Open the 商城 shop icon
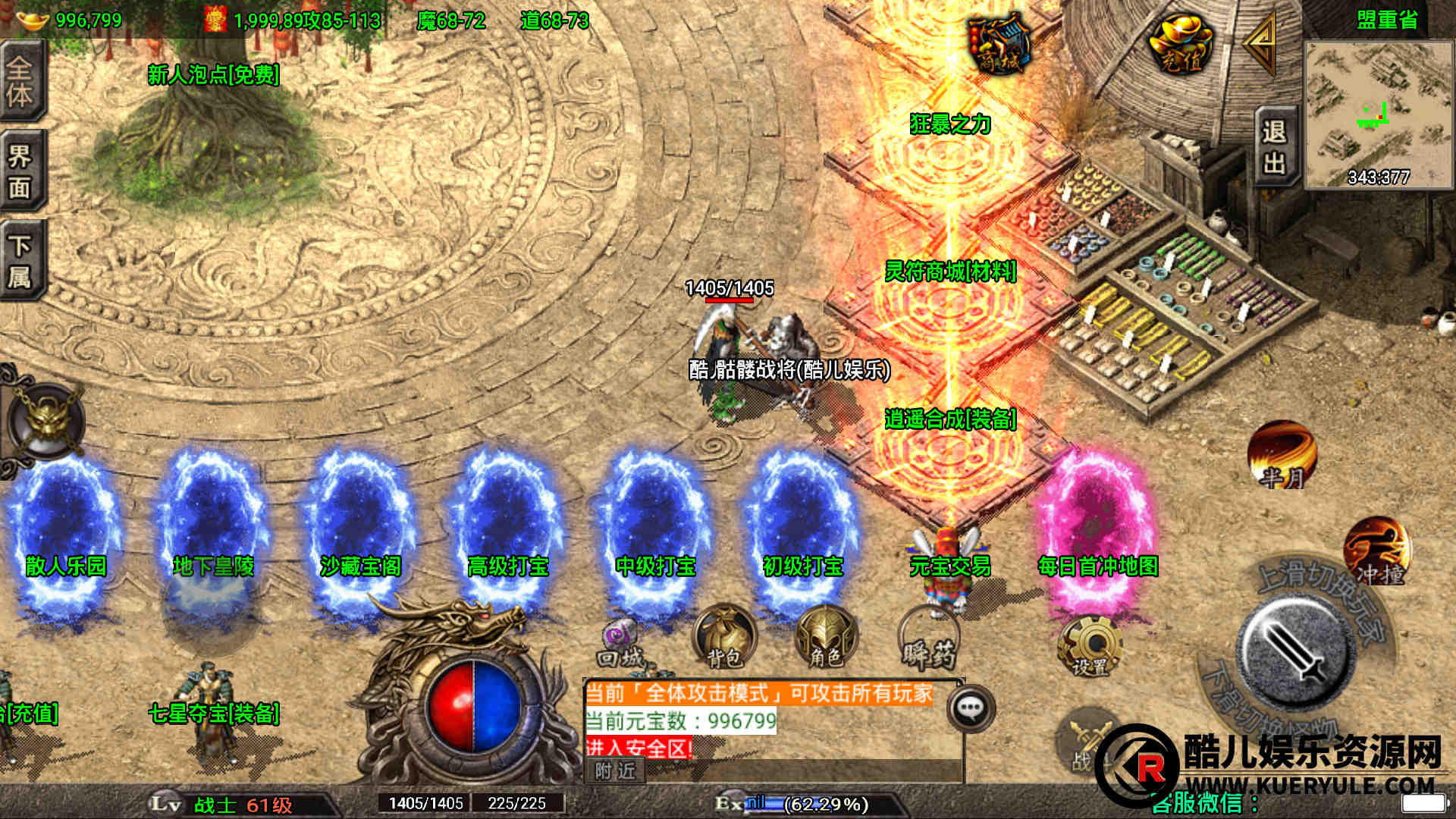1456x819 pixels. click(x=998, y=45)
